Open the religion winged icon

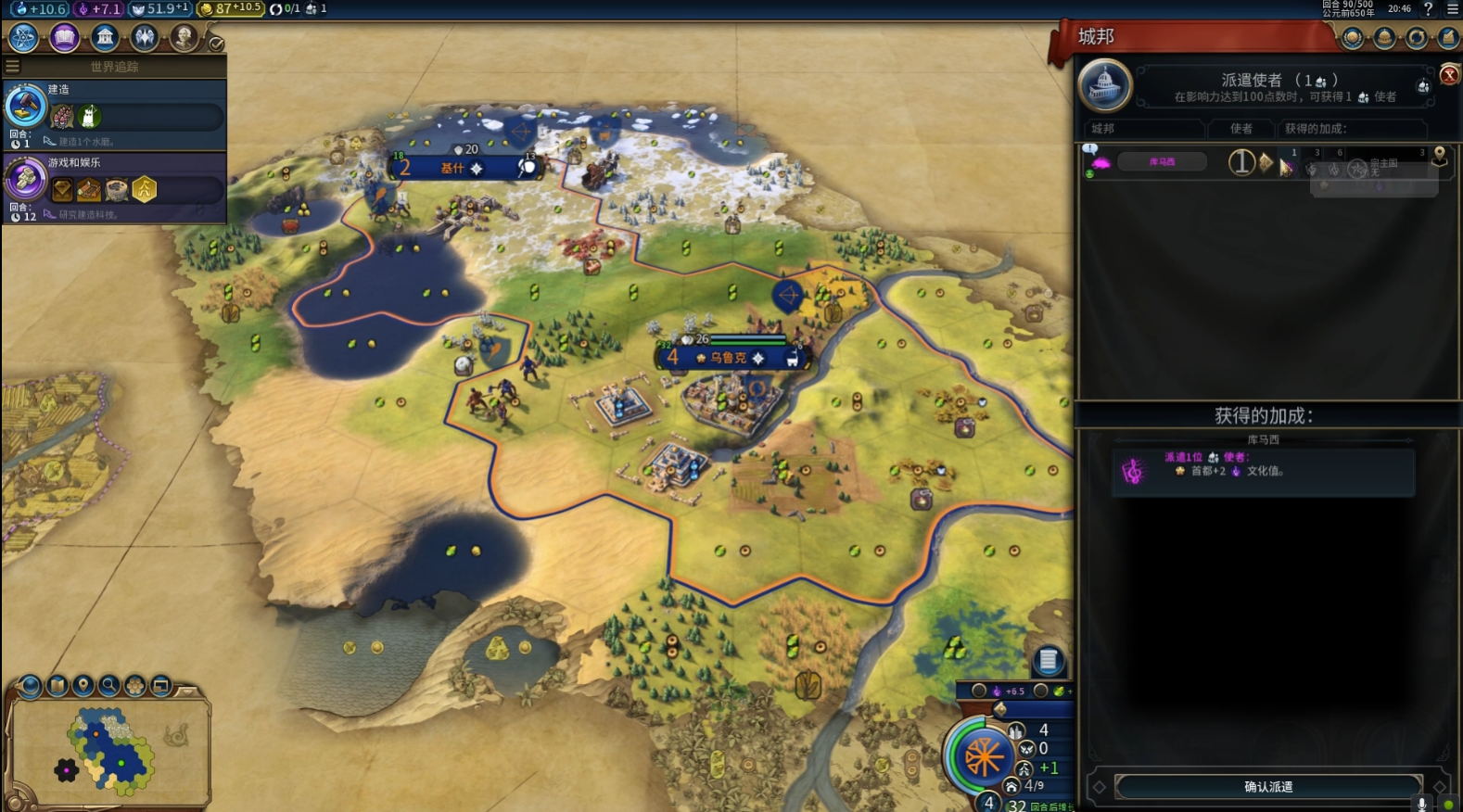pyautogui.click(x=145, y=38)
